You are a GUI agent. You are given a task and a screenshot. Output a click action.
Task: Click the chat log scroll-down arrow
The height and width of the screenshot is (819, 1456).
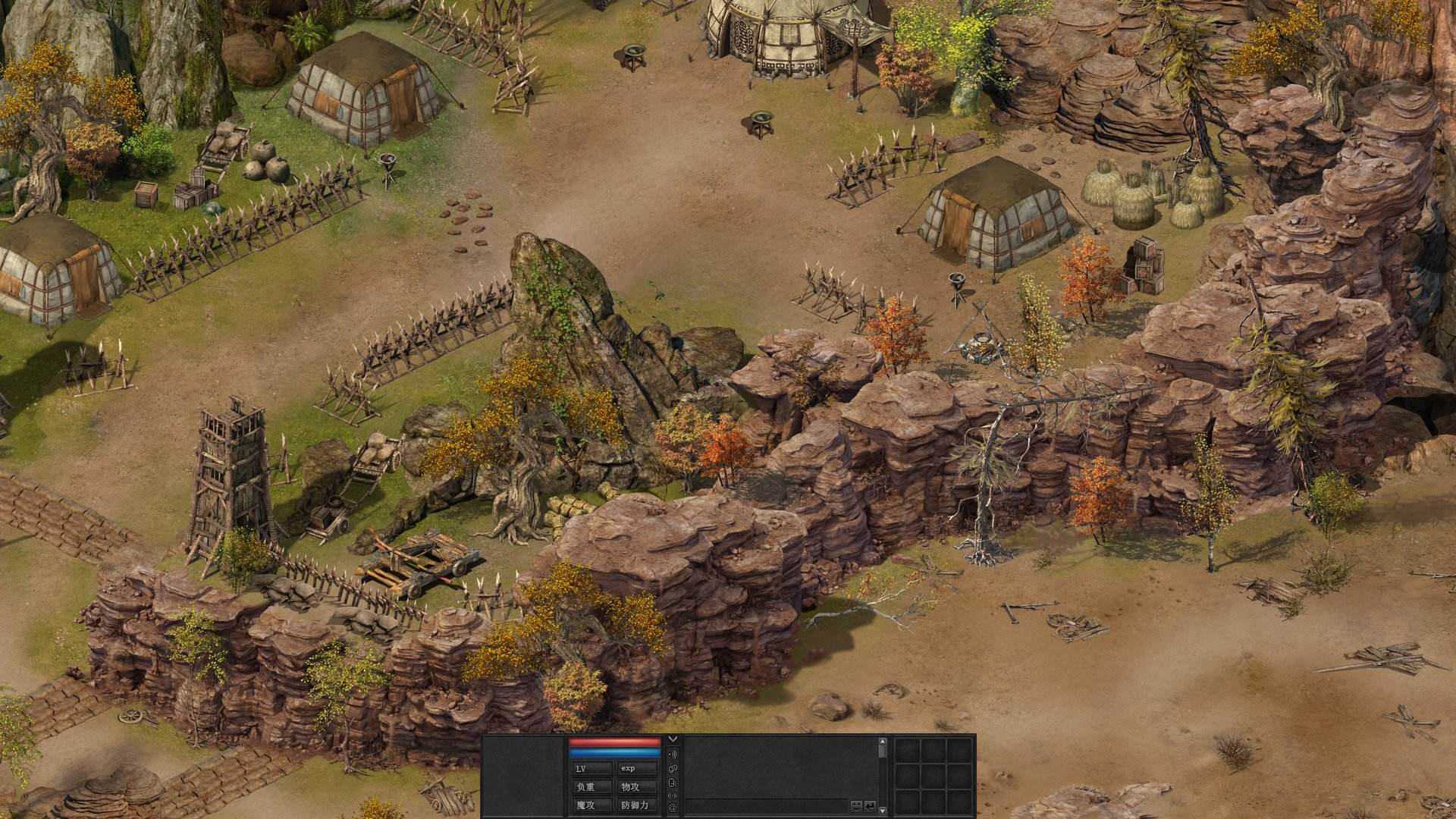(x=882, y=811)
